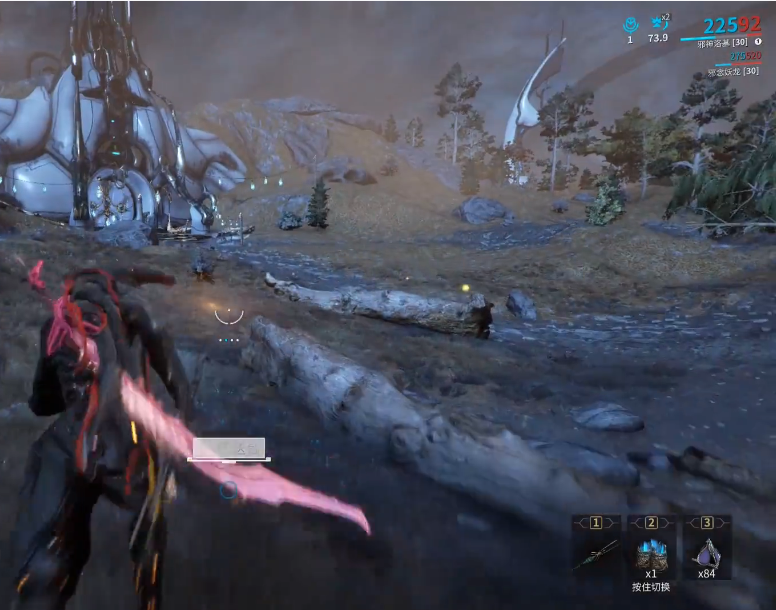776x610 pixels.
Task: Select the fishing spear in gear slot 1
Action: [x=595, y=554]
